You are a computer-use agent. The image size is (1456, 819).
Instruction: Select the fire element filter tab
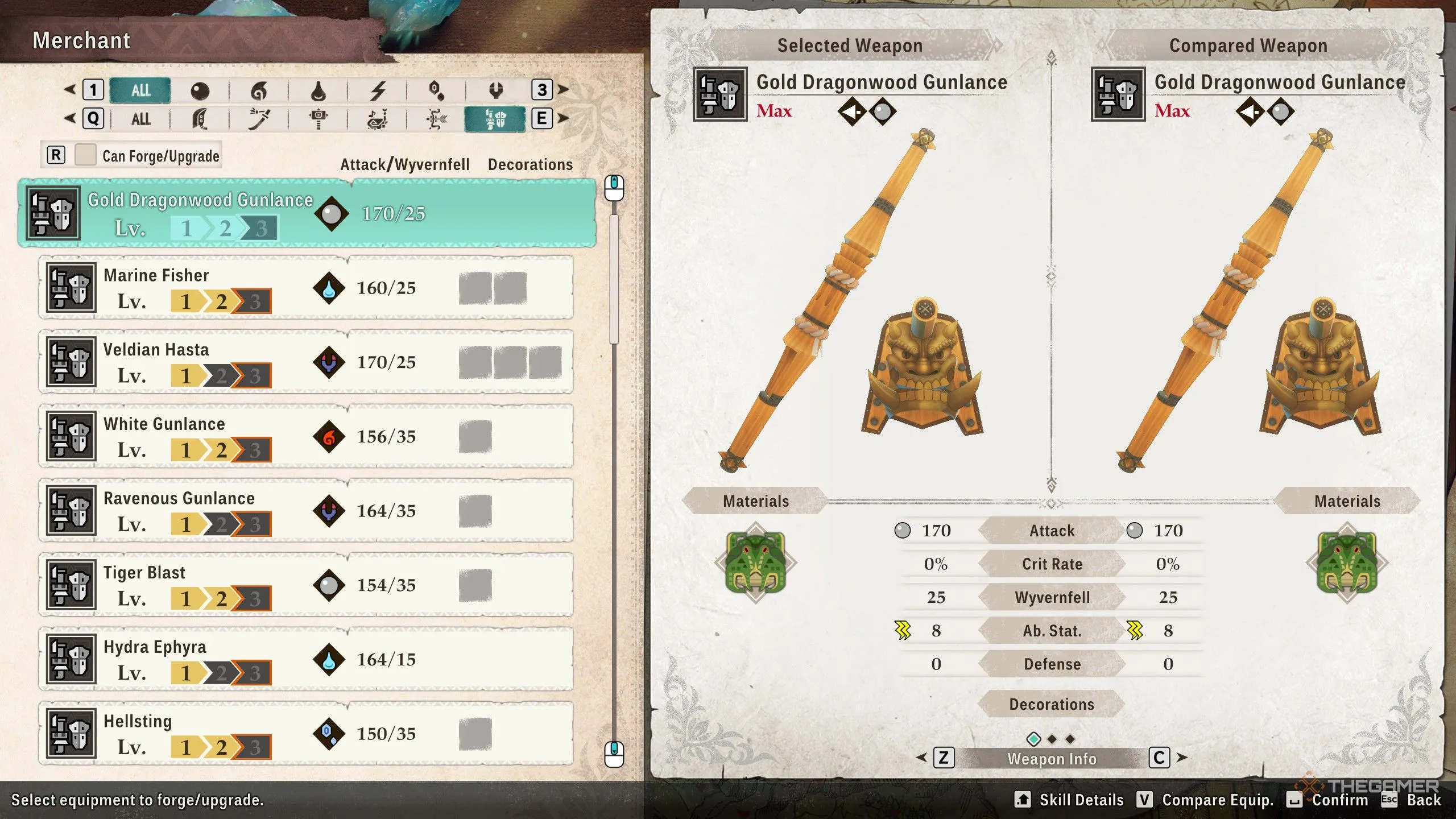tap(259, 90)
